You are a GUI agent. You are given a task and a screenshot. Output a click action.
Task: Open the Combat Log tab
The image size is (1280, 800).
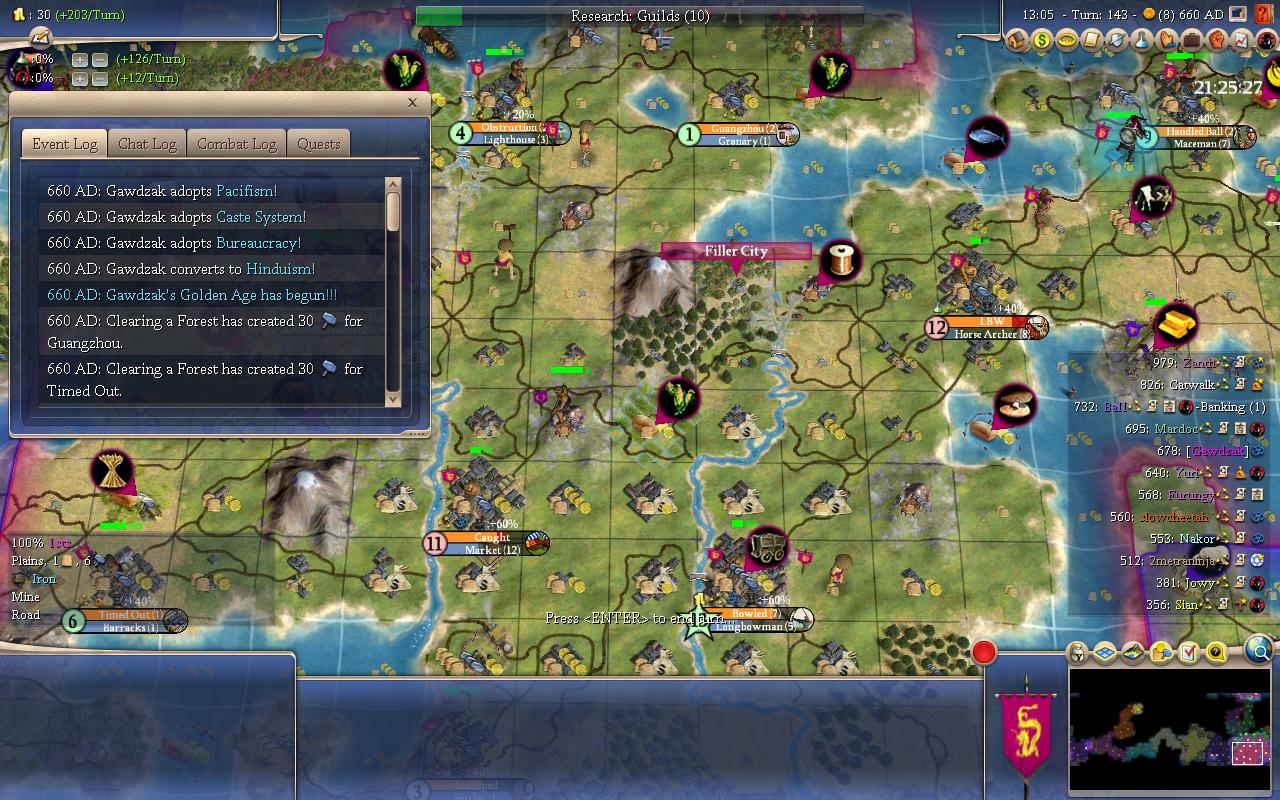(236, 144)
